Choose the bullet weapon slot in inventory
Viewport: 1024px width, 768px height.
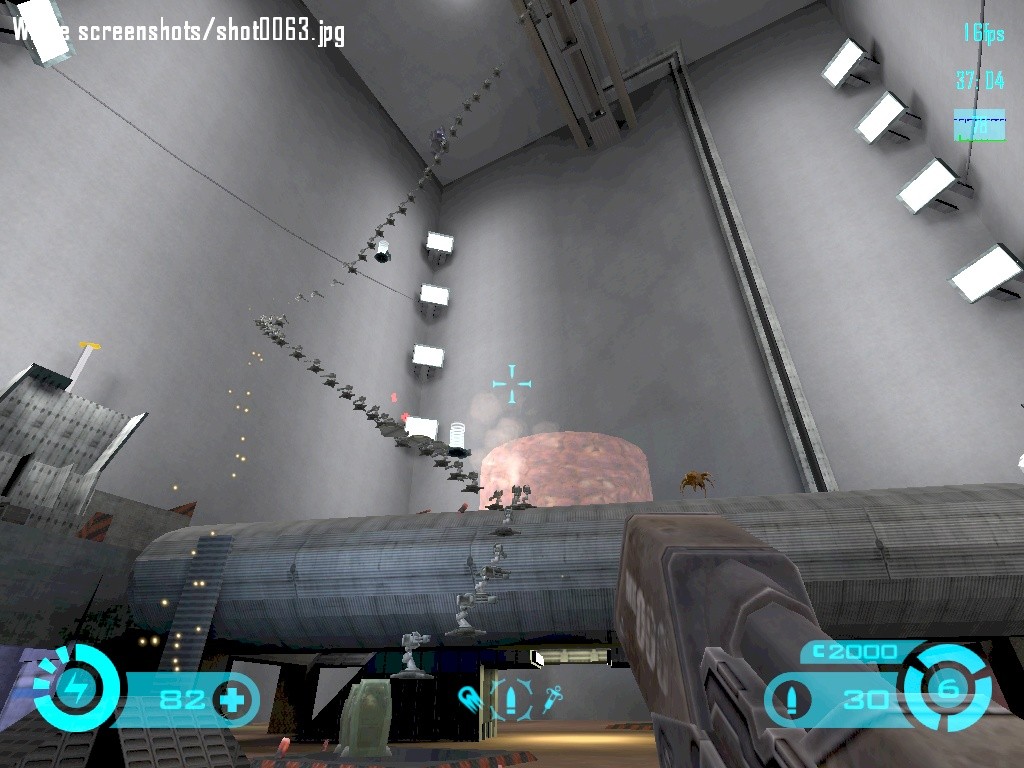tap(511, 698)
